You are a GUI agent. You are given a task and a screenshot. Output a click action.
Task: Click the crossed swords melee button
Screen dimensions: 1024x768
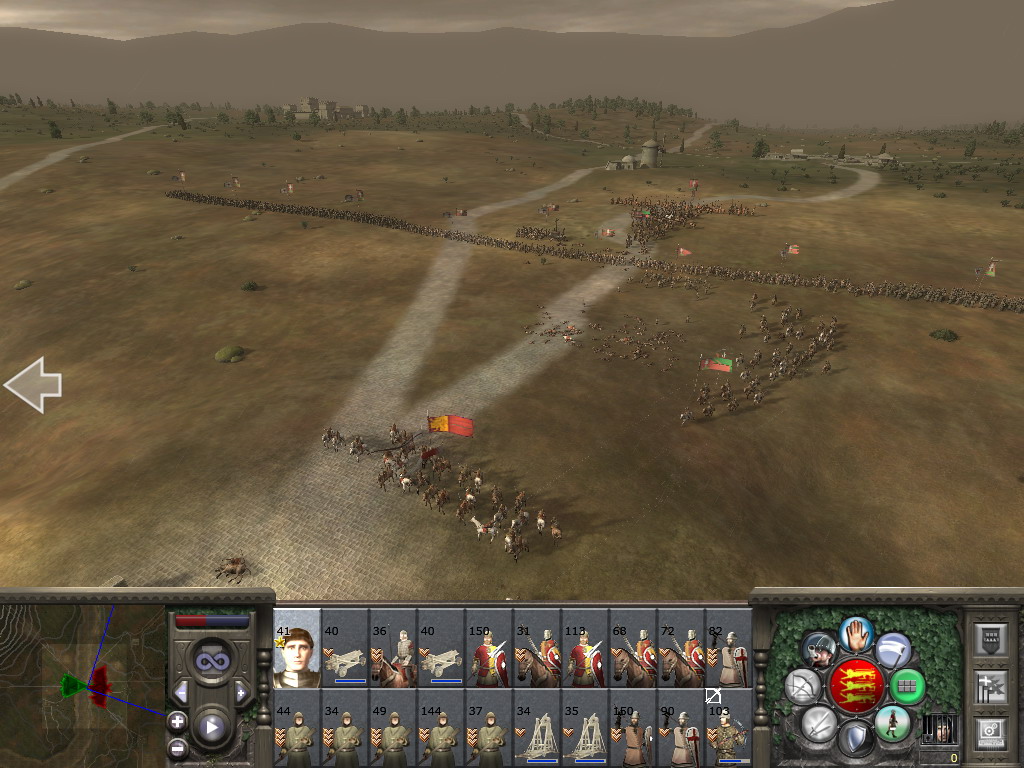click(820, 723)
